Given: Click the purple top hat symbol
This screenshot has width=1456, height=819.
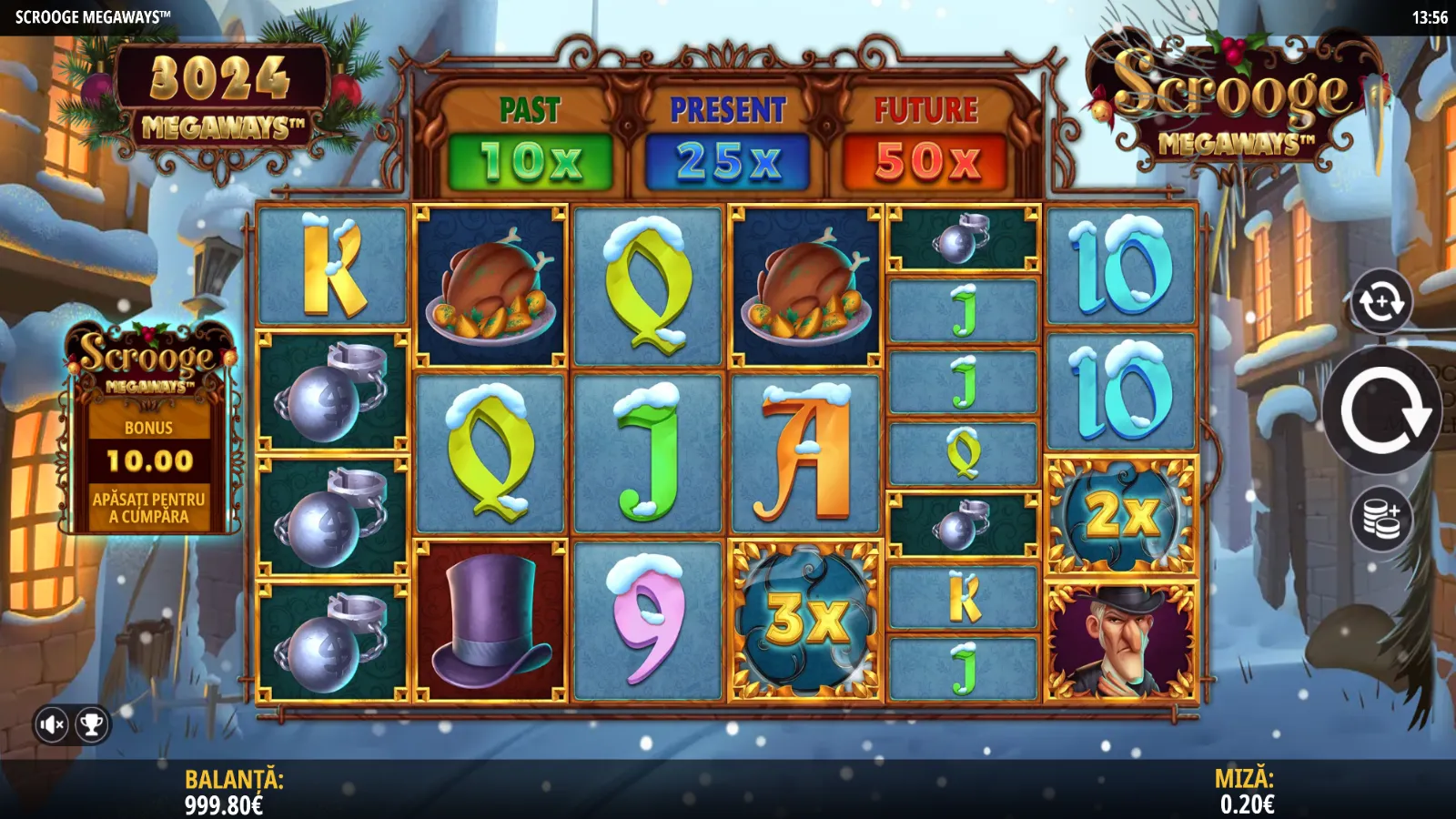Looking at the screenshot, I should 490,623.
